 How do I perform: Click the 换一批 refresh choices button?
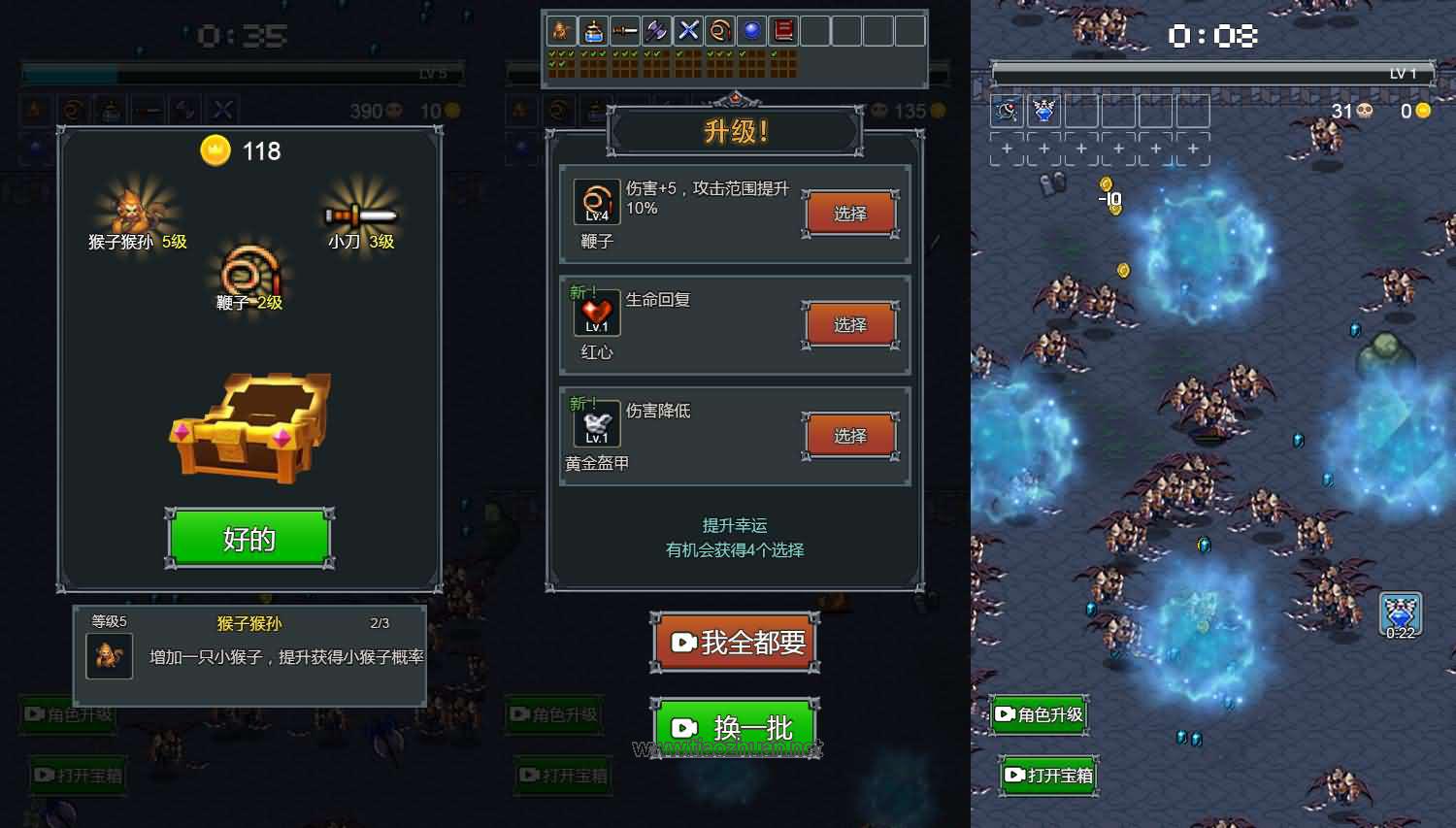(x=735, y=727)
